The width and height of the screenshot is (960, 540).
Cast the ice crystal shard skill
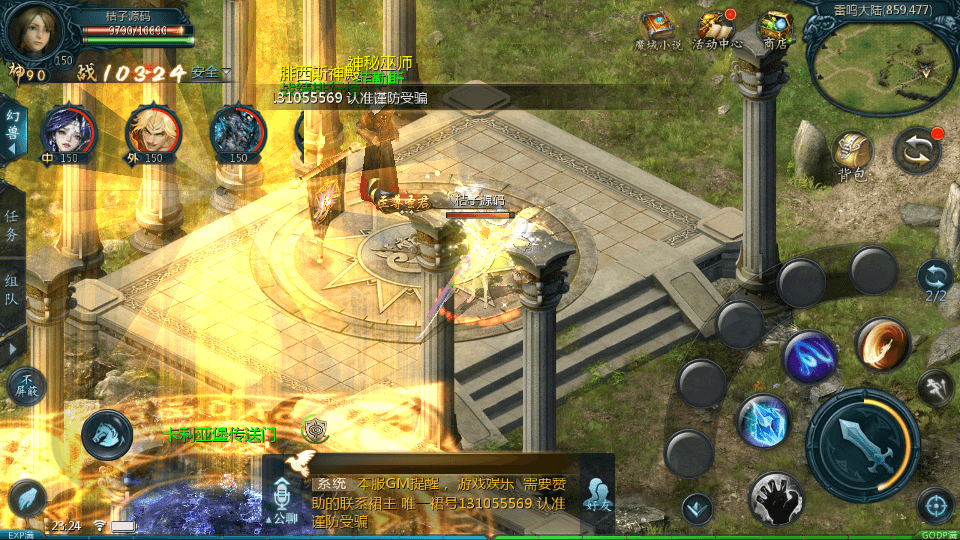(764, 420)
